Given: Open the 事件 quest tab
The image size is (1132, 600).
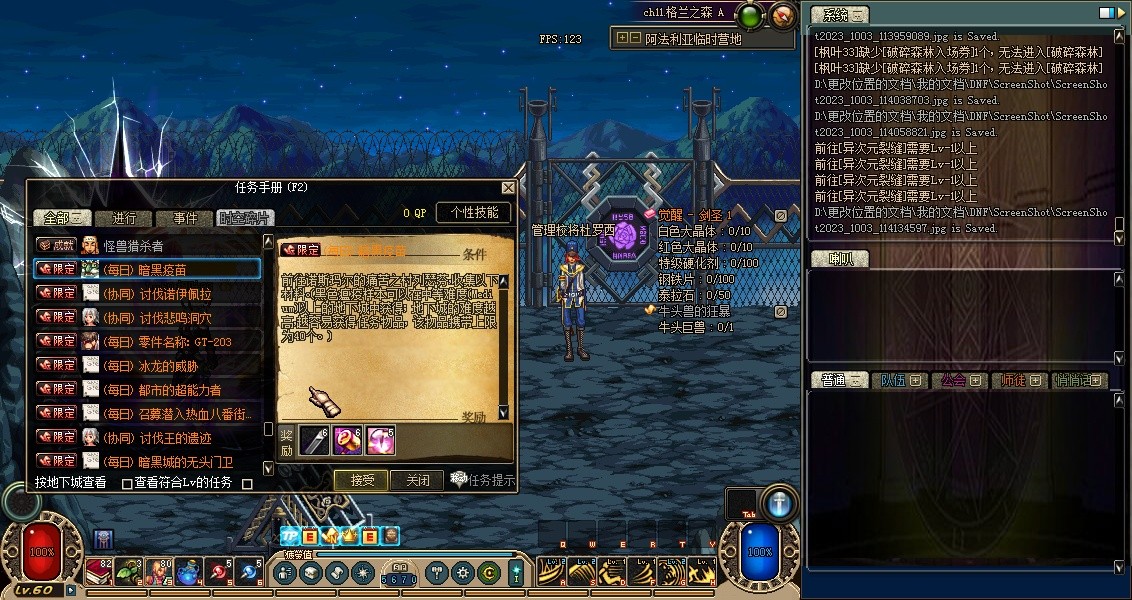Looking at the screenshot, I should click(185, 218).
